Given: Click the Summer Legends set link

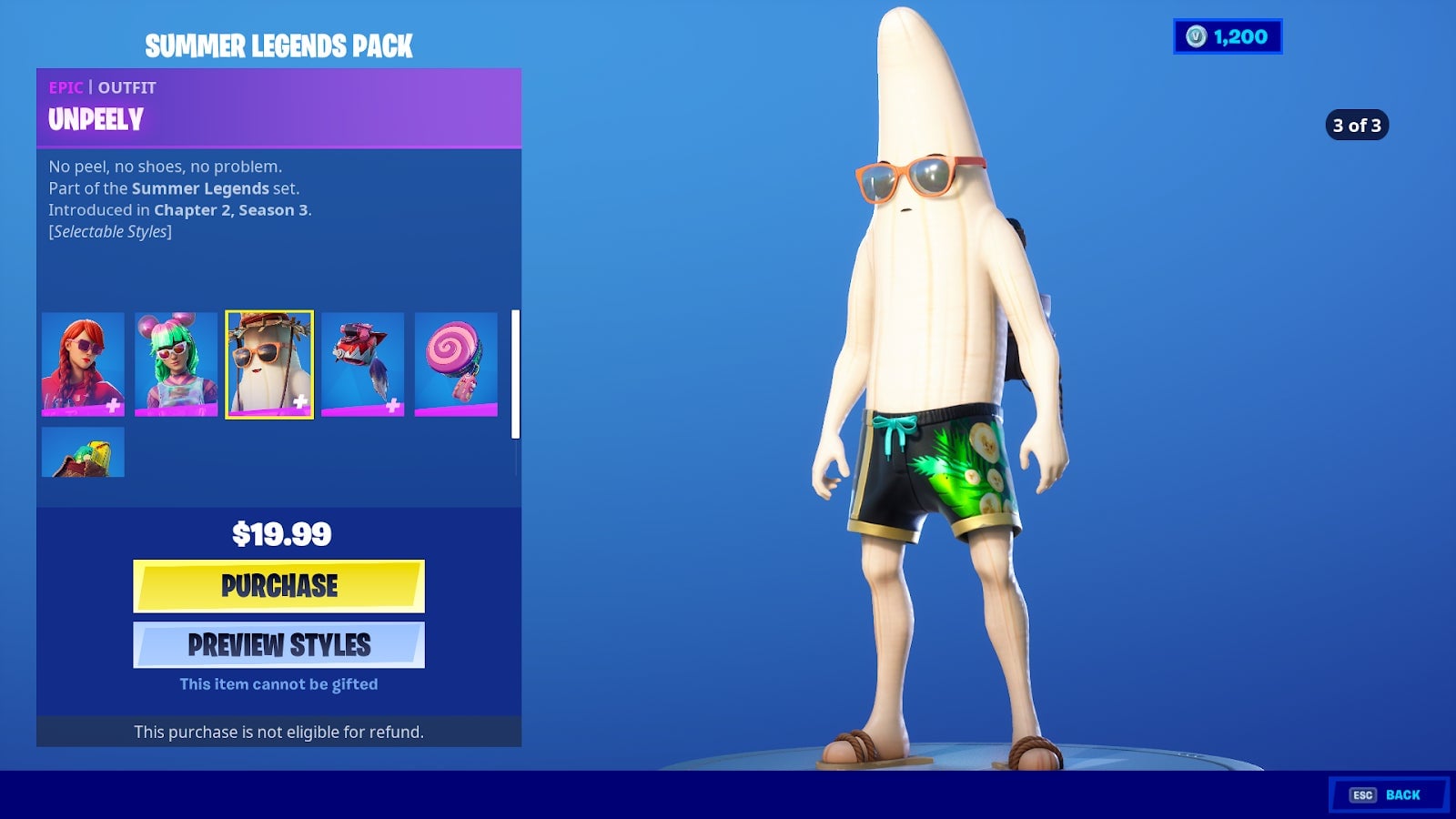Looking at the screenshot, I should point(200,189).
